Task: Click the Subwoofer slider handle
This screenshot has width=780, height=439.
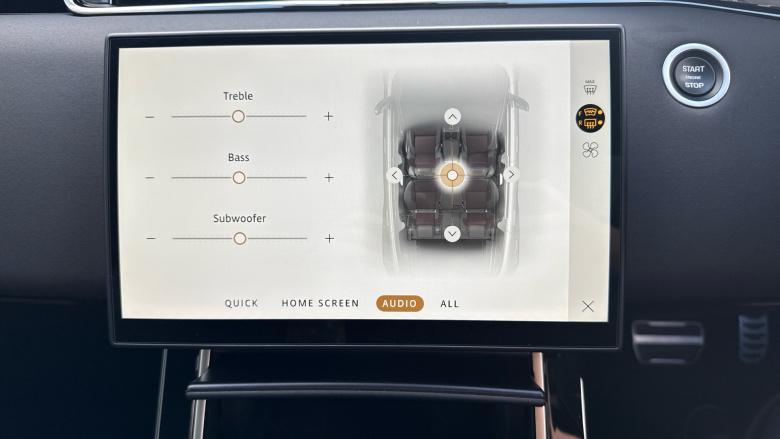Action: [239, 238]
